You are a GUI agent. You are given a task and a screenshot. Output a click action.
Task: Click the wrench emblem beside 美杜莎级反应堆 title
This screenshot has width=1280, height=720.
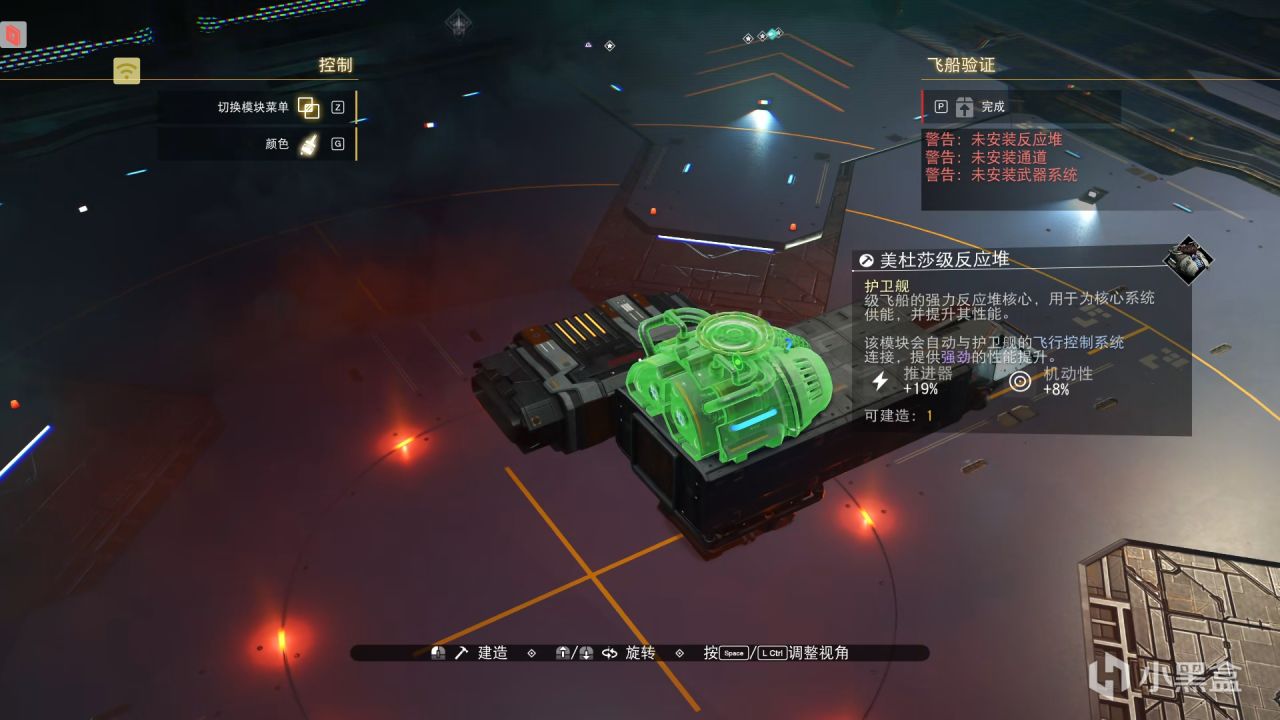[x=867, y=259]
